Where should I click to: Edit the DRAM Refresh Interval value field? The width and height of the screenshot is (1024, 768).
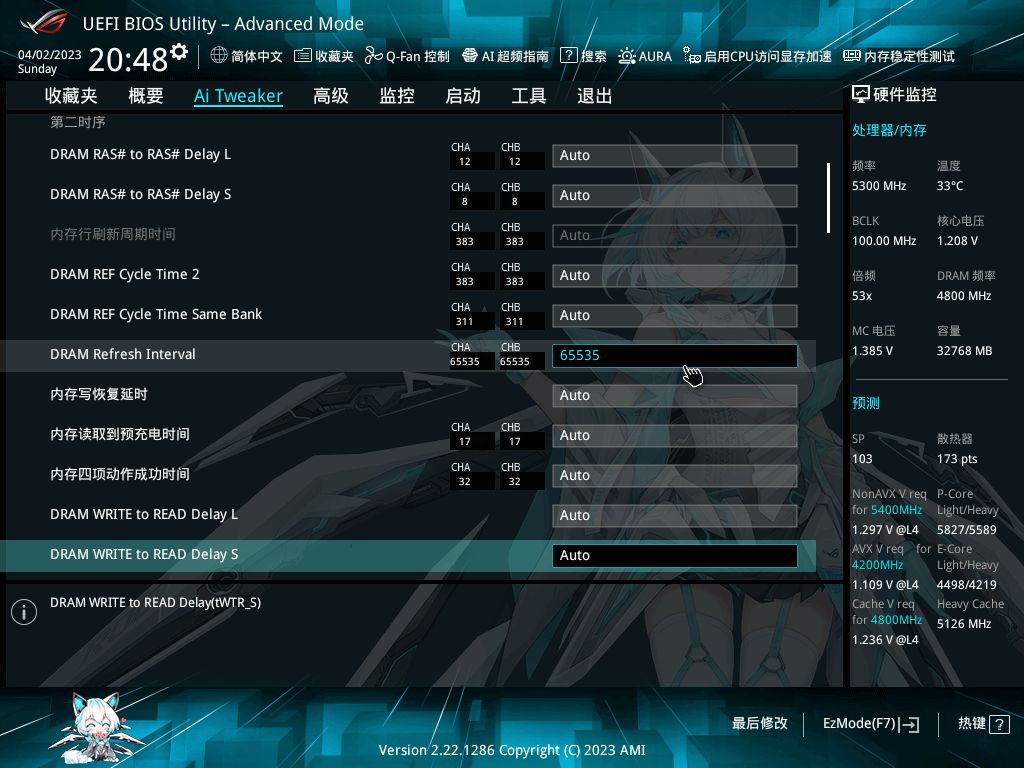(674, 356)
